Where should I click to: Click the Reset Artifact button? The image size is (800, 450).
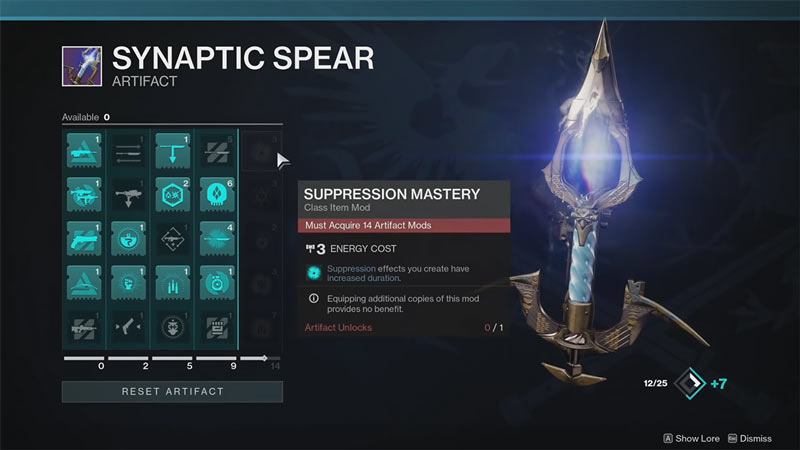point(172,391)
